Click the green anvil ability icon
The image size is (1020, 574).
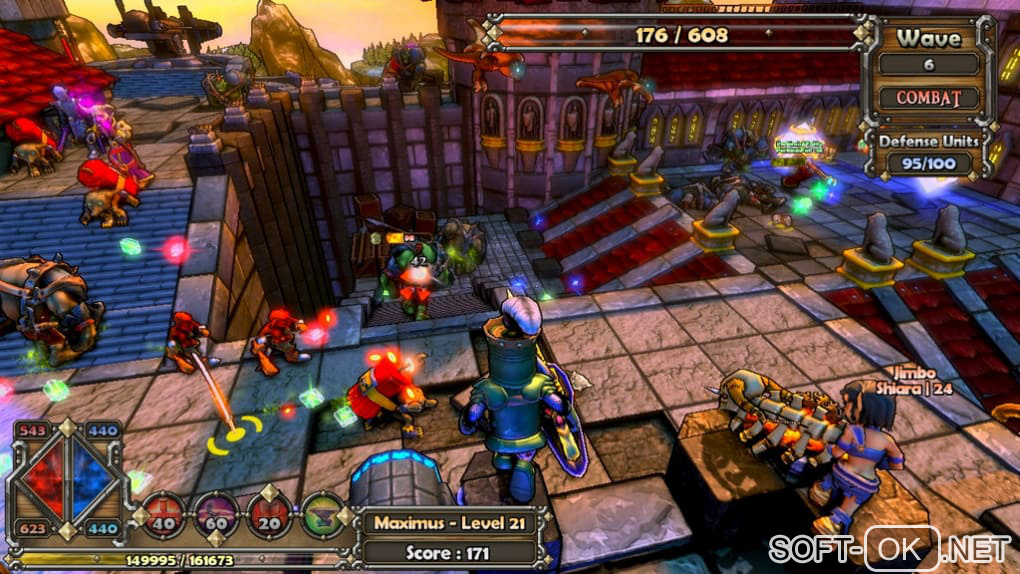click(x=323, y=512)
